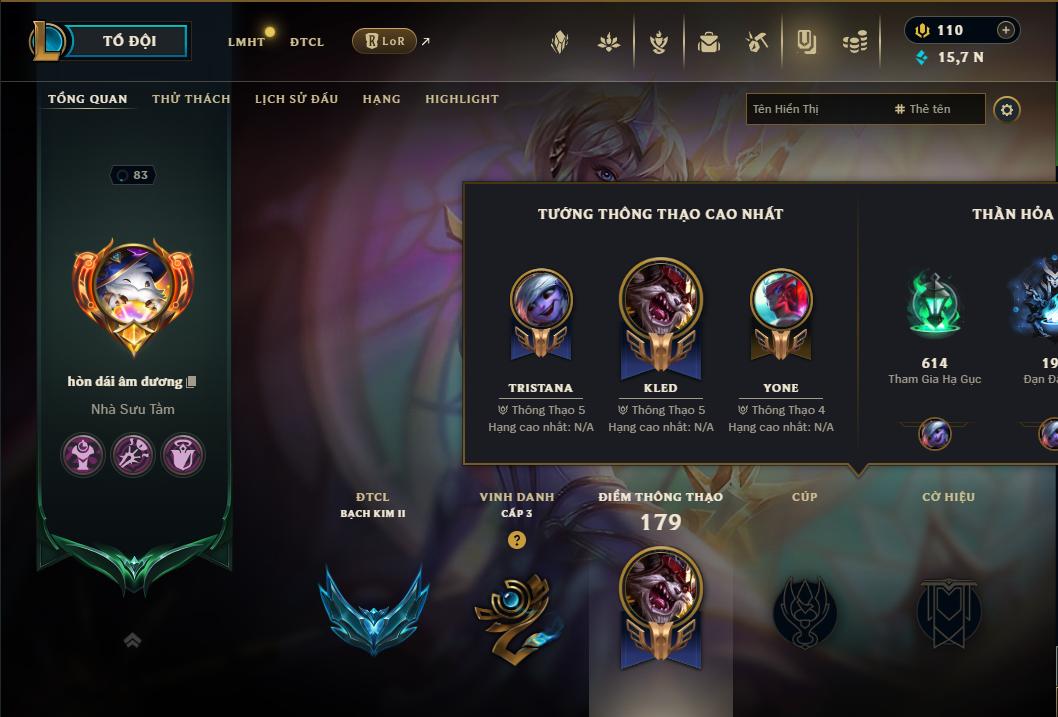This screenshot has height=717, width=1058.
Task: Switch to the ĐTCL game tab
Action: (x=307, y=42)
